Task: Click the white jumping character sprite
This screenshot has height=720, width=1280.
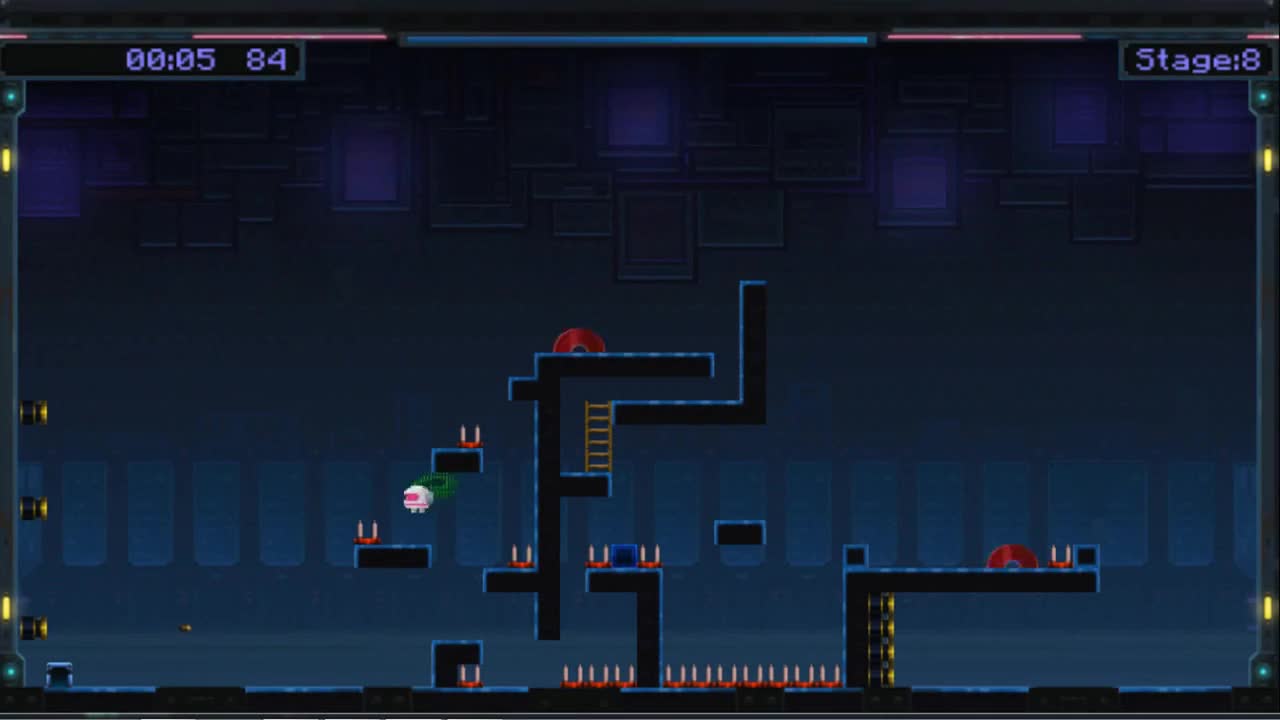Action: pyautogui.click(x=418, y=498)
